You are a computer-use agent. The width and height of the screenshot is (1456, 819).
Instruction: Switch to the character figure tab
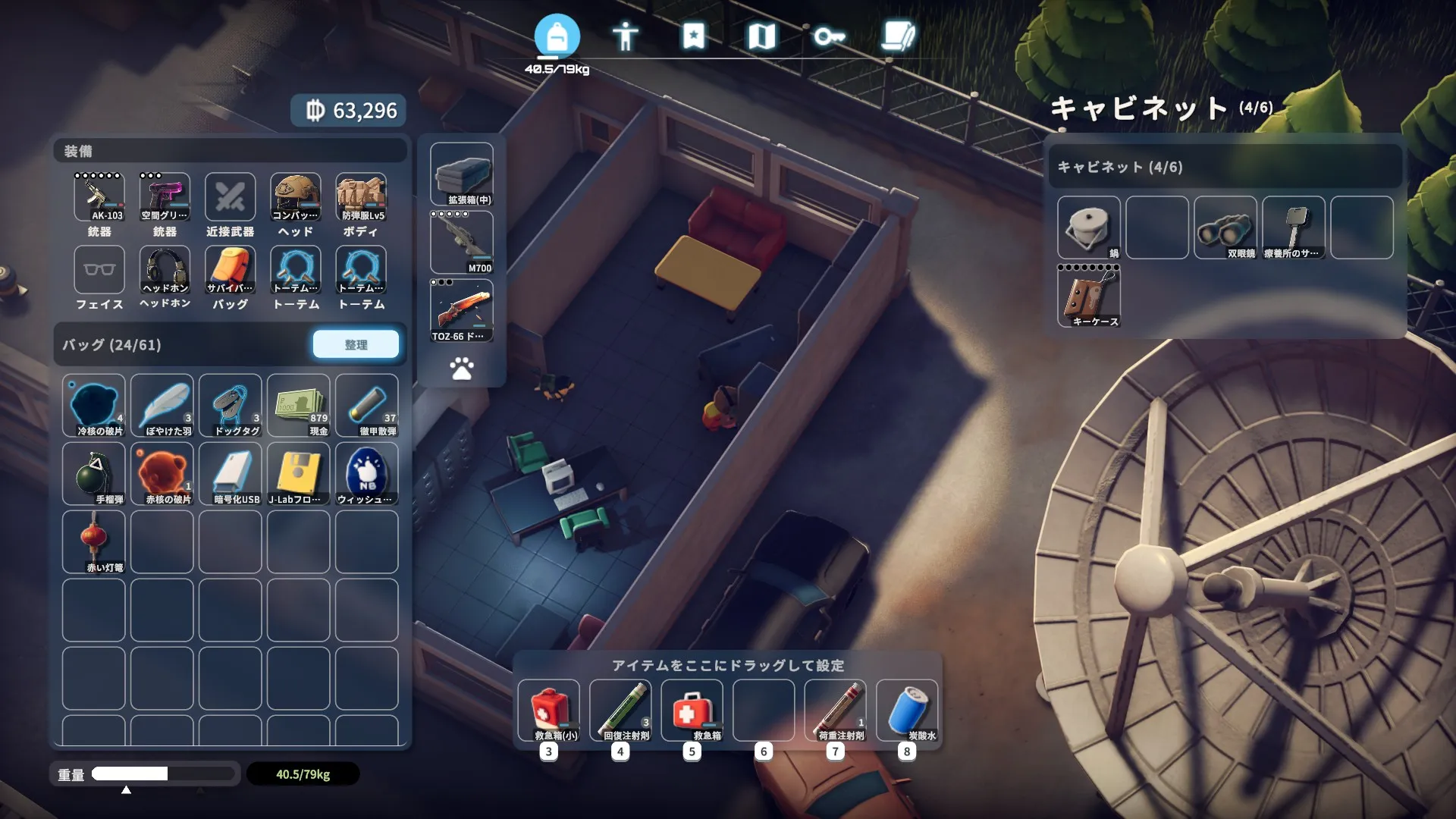pyautogui.click(x=625, y=36)
